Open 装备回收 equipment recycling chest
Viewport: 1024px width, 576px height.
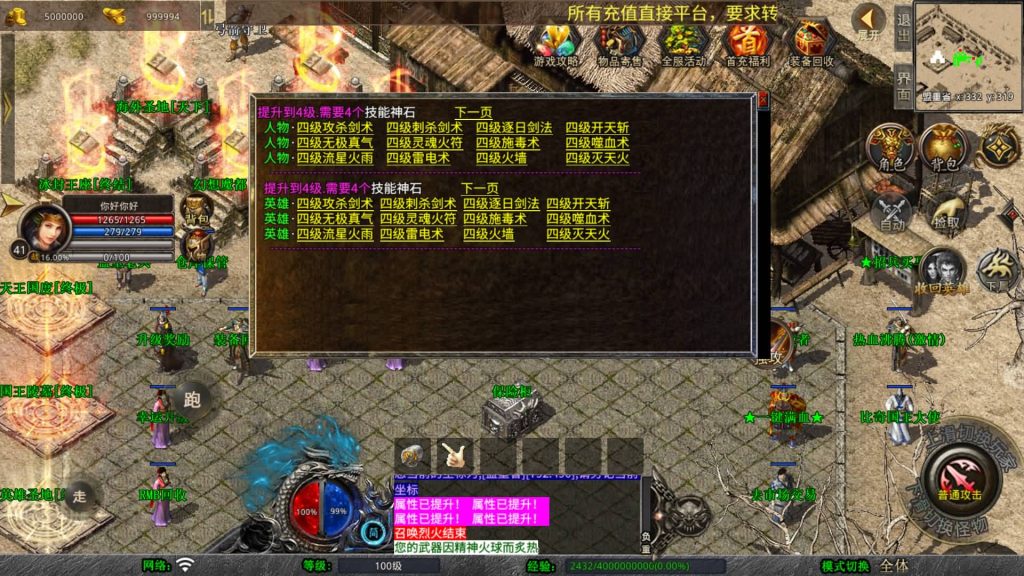811,44
